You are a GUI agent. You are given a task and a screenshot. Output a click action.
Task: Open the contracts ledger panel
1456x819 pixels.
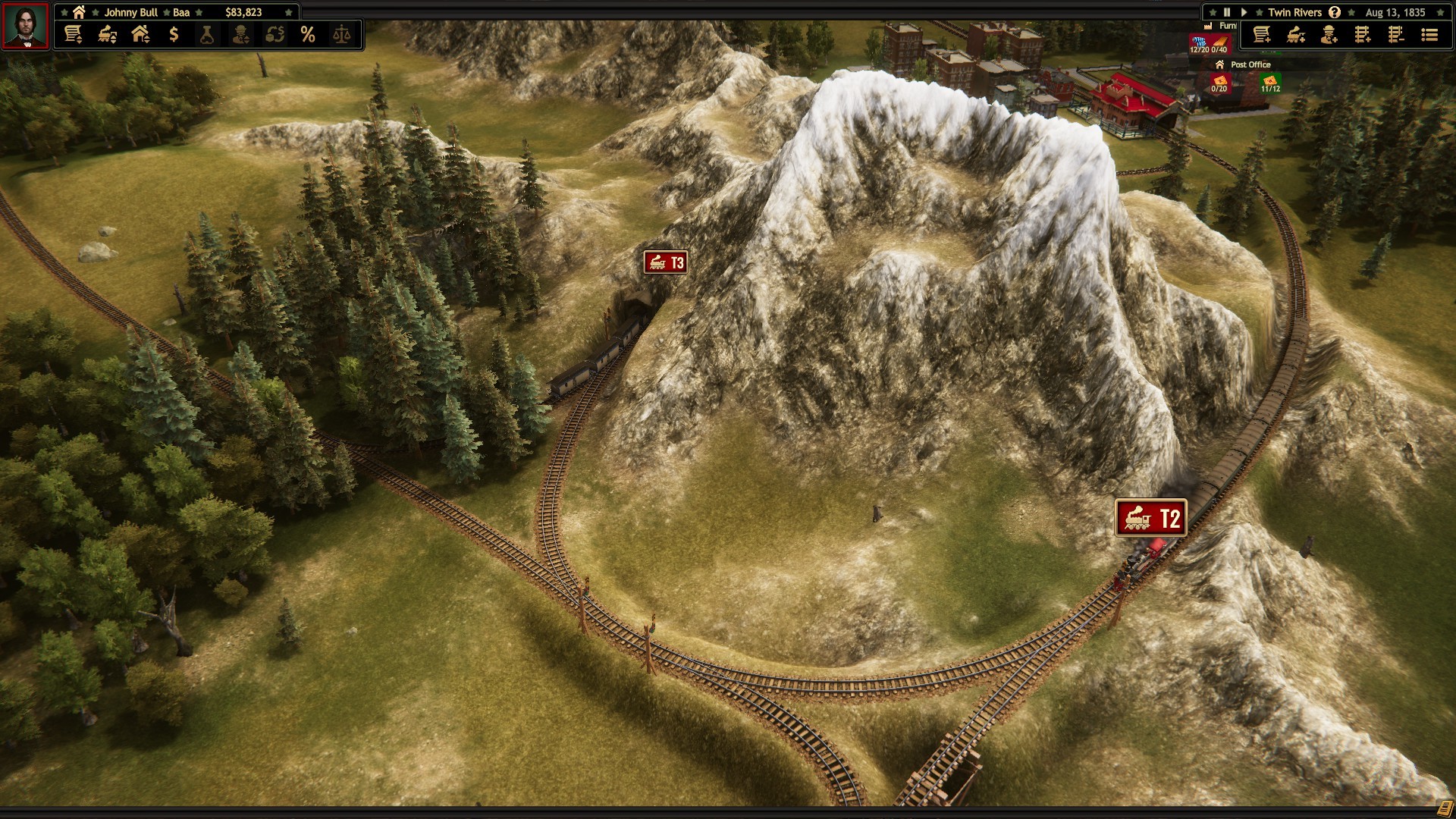tap(74, 34)
